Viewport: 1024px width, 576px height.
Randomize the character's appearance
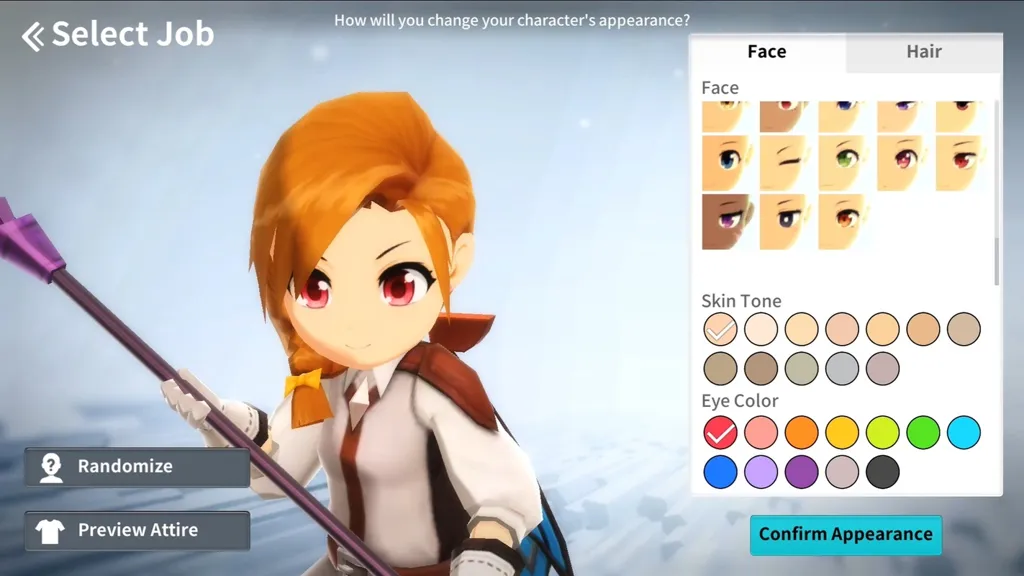[x=137, y=467]
